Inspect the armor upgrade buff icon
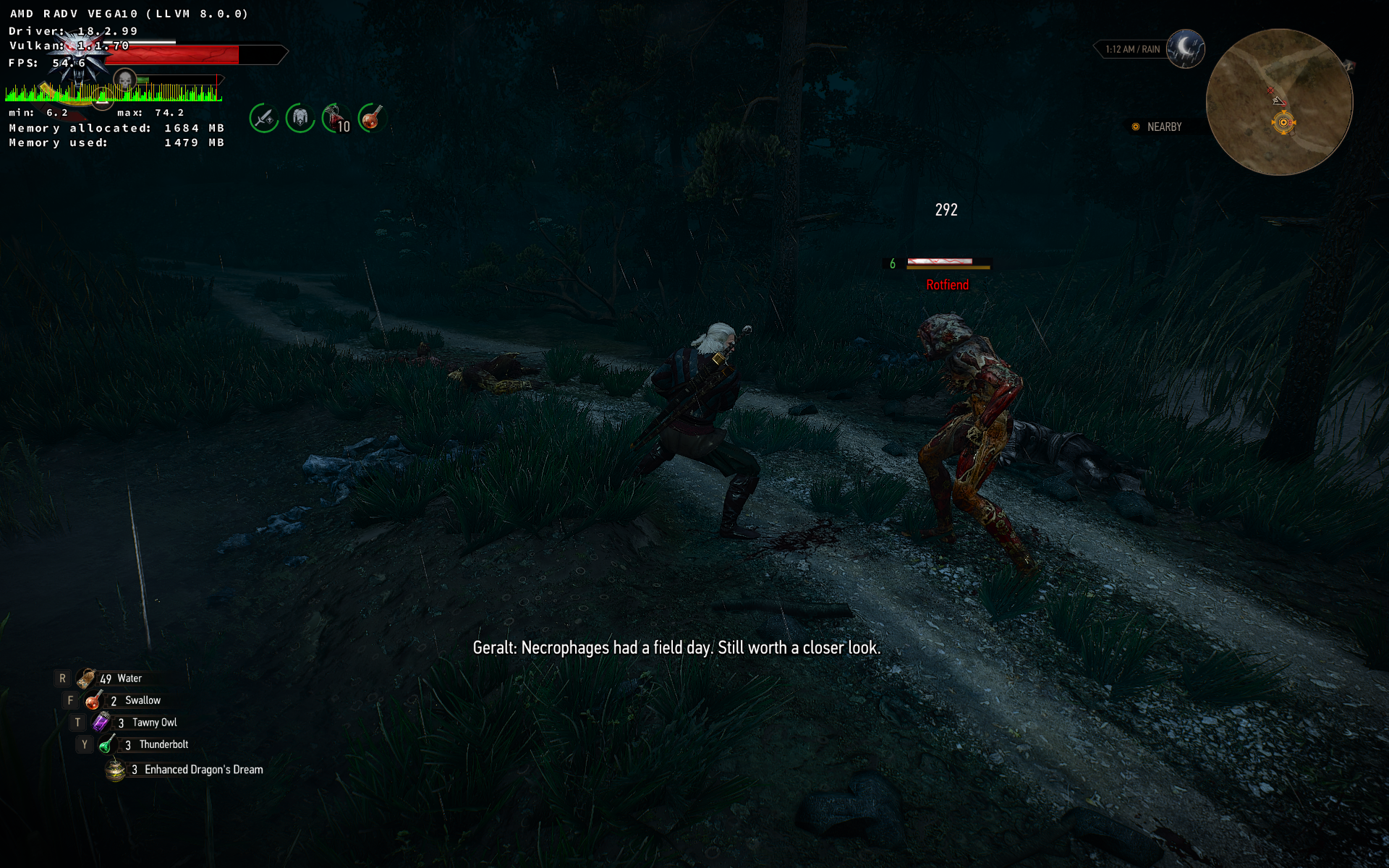Viewport: 1389px width, 868px height. (x=300, y=118)
